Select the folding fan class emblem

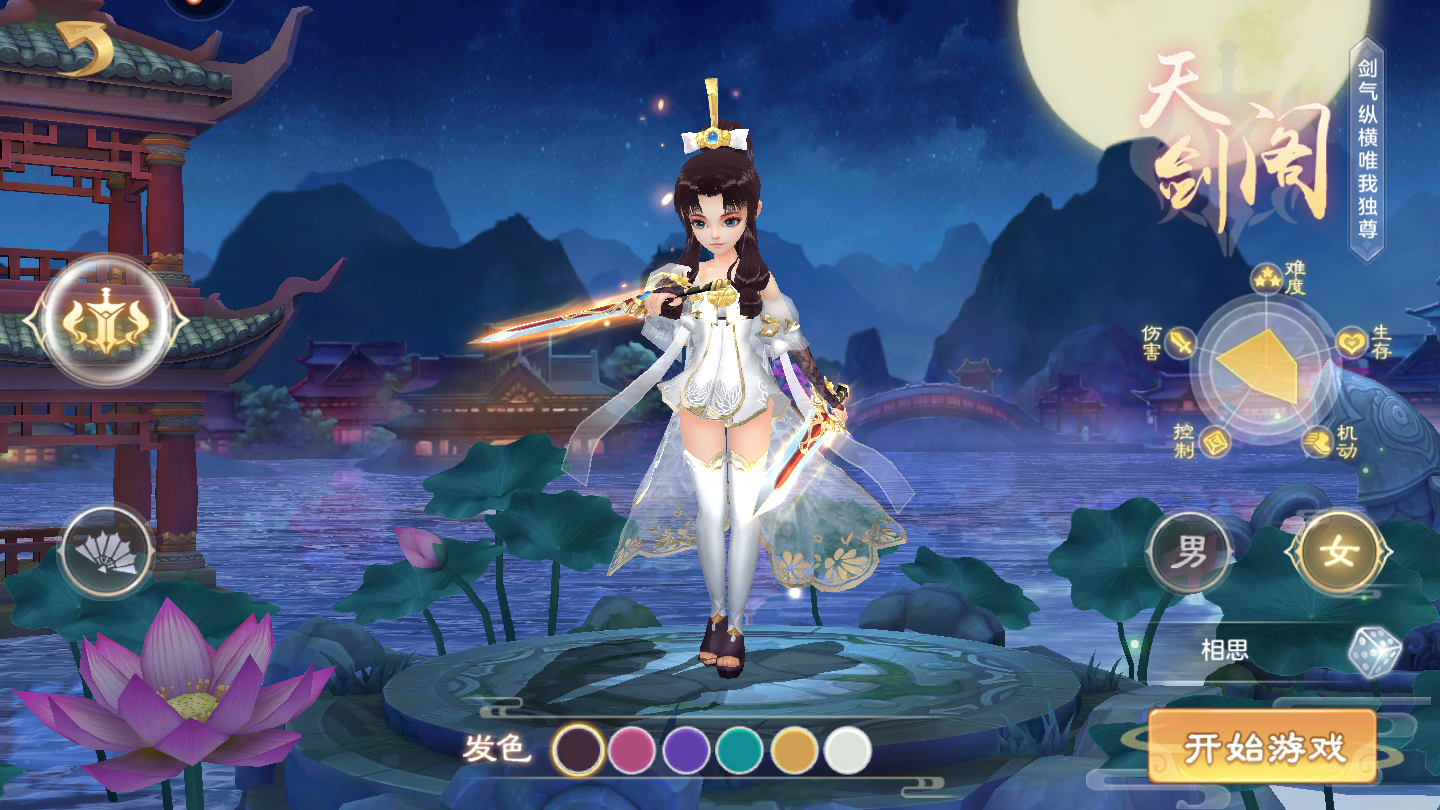(x=106, y=552)
